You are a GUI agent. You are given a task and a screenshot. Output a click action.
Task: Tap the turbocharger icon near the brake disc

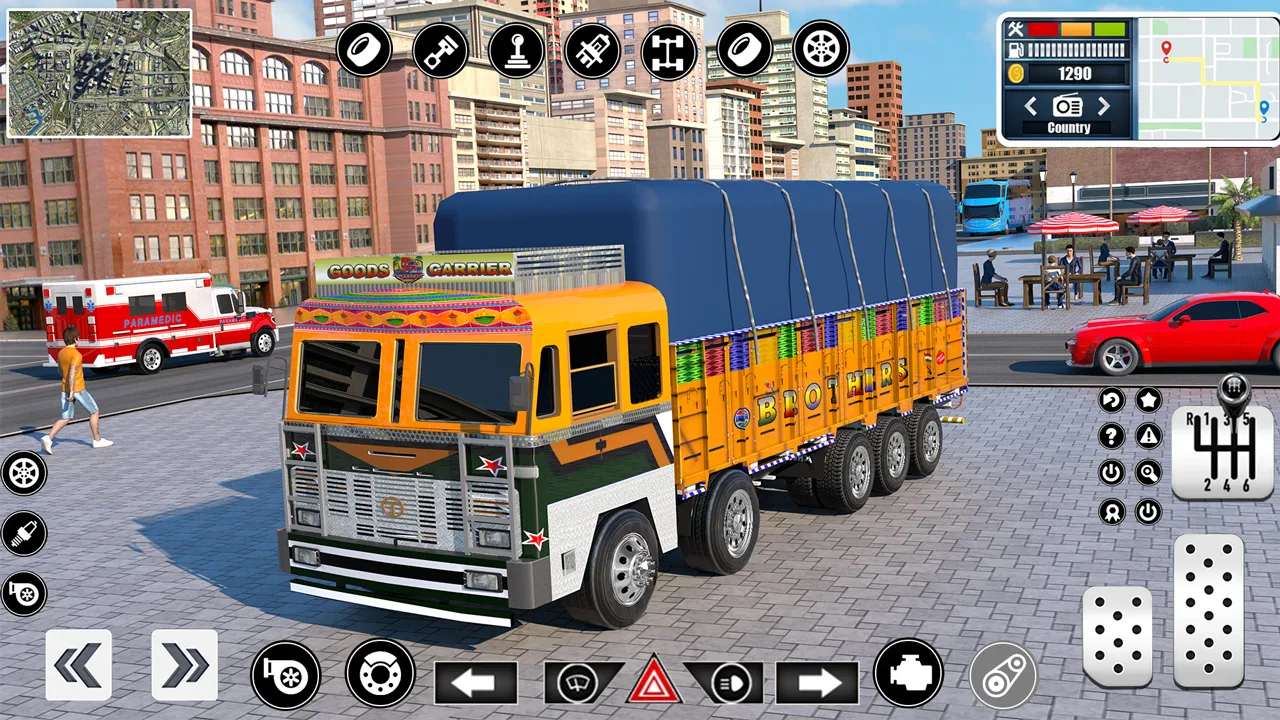coord(287,675)
